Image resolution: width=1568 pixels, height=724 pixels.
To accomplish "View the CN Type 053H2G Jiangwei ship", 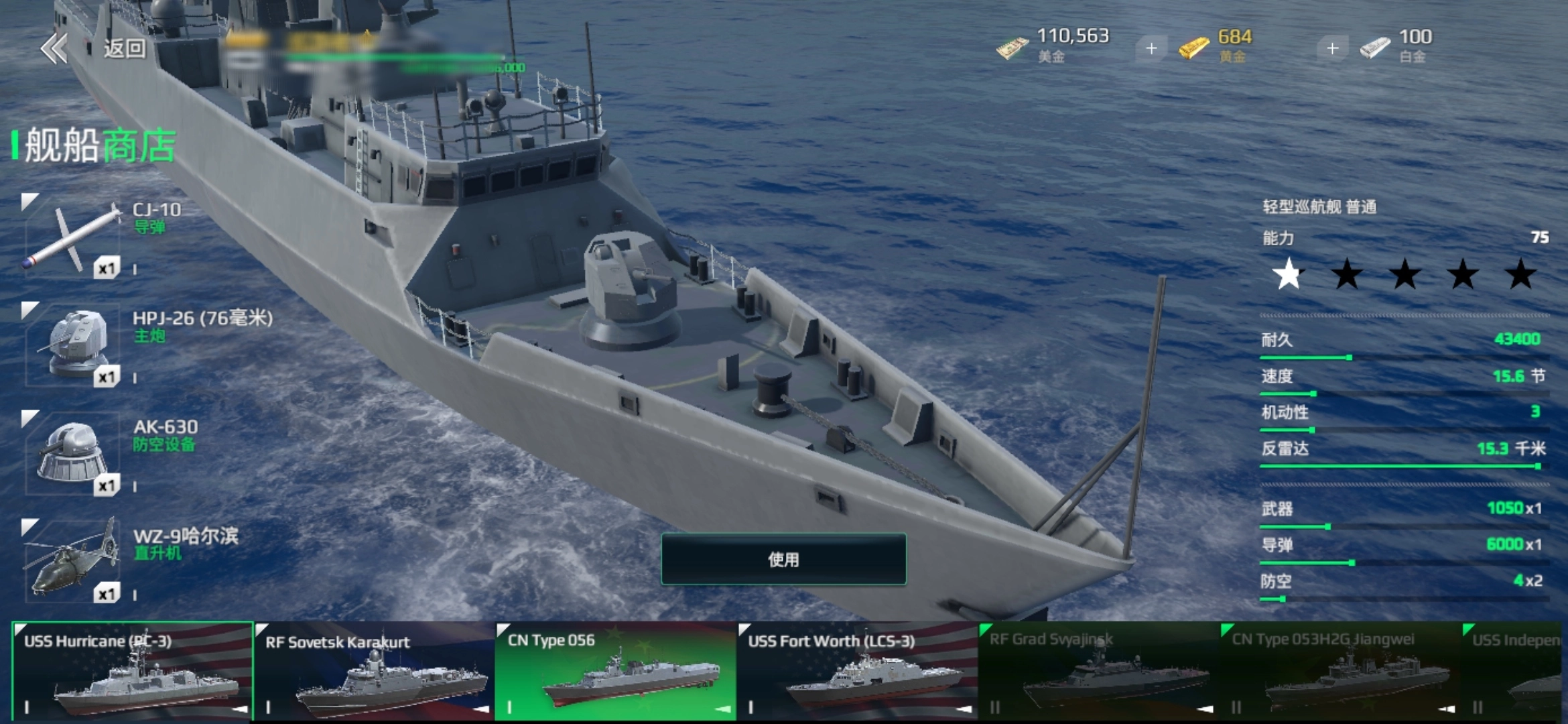I will 1339,672.
